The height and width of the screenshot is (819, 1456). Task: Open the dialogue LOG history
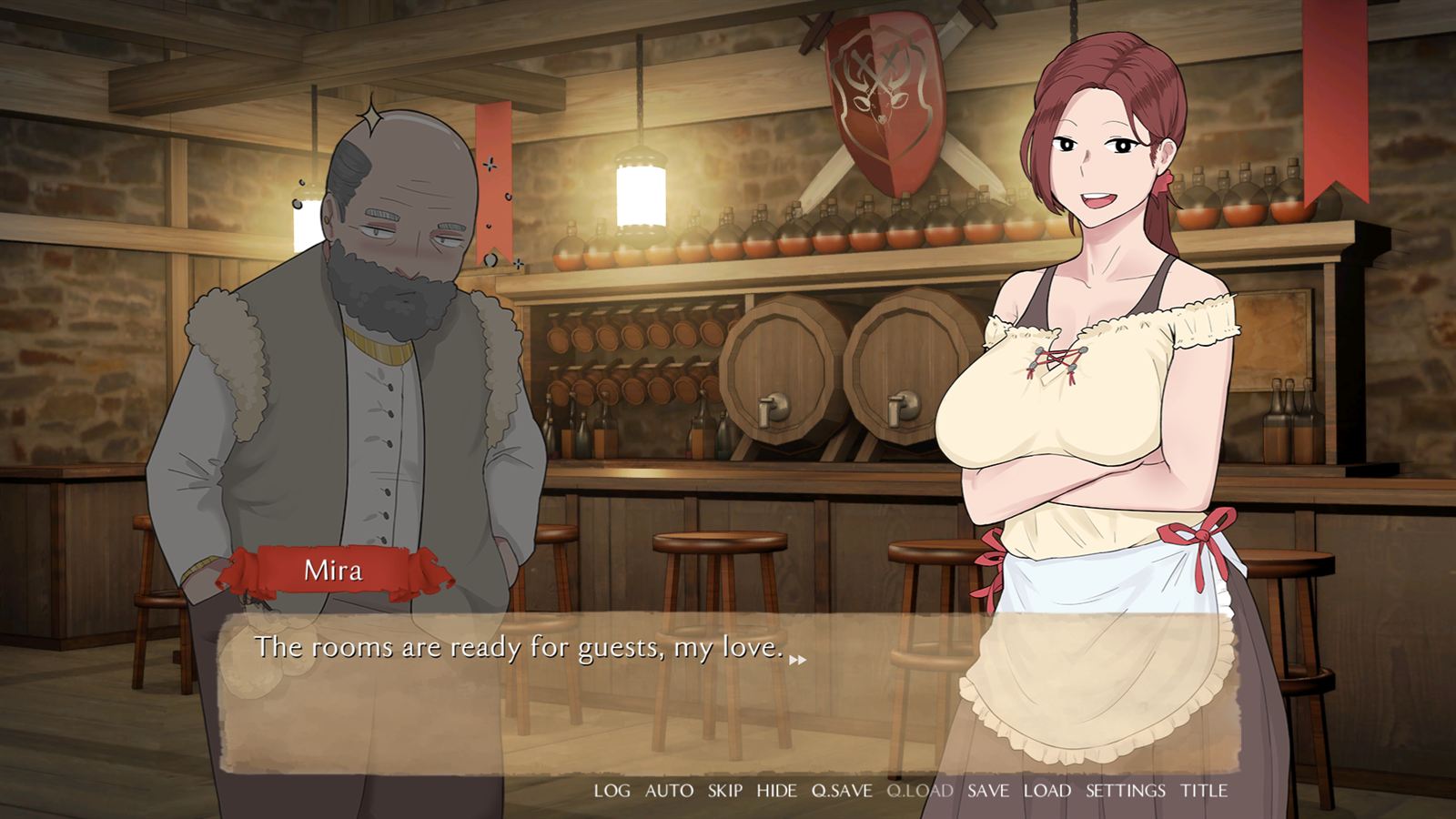pos(611,791)
